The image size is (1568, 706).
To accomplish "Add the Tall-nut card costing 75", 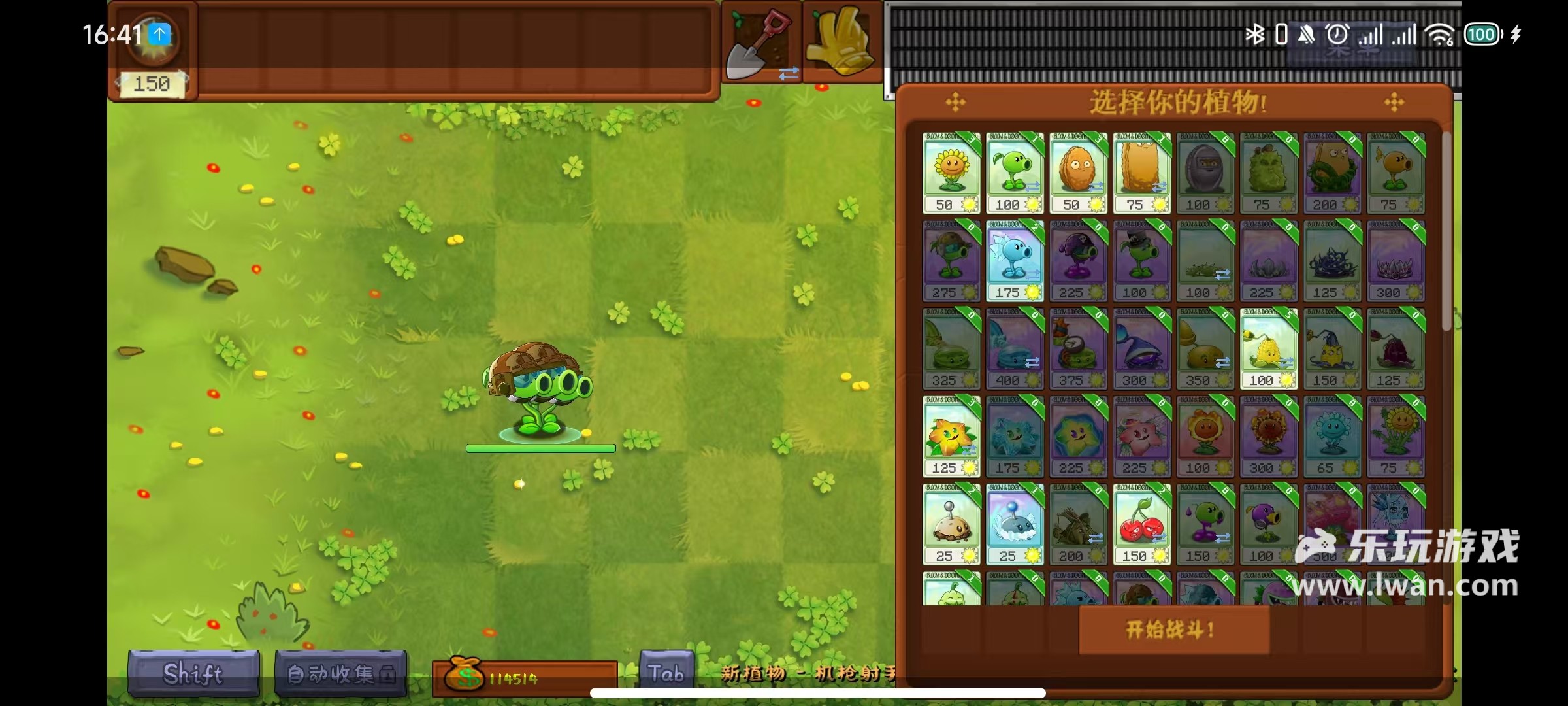I will tap(1141, 173).
